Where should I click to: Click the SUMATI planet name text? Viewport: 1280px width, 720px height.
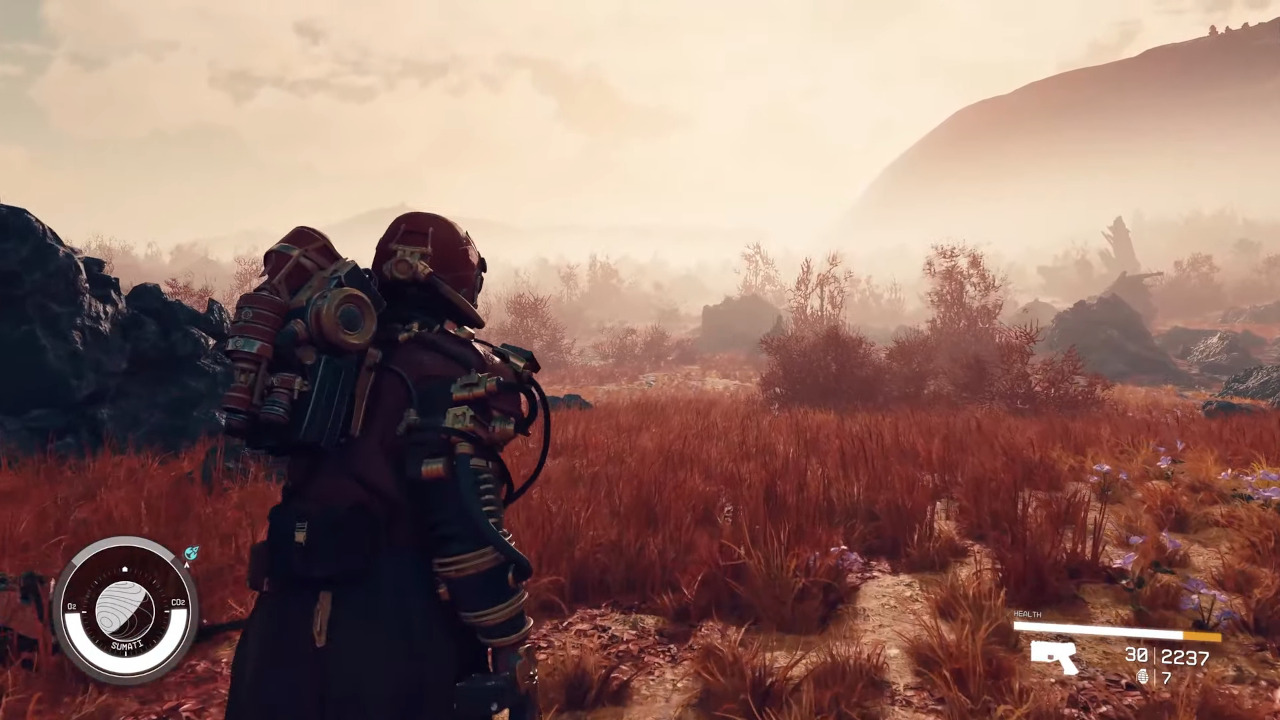pos(126,644)
